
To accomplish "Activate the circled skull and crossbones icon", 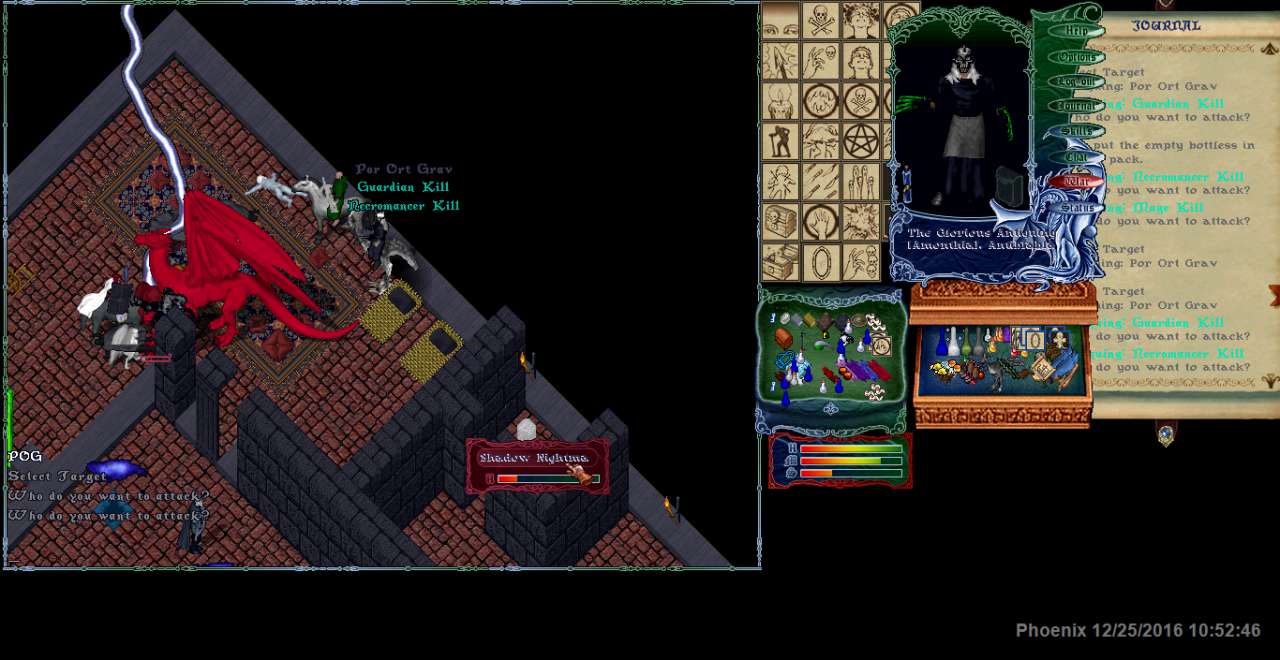I will 859,100.
